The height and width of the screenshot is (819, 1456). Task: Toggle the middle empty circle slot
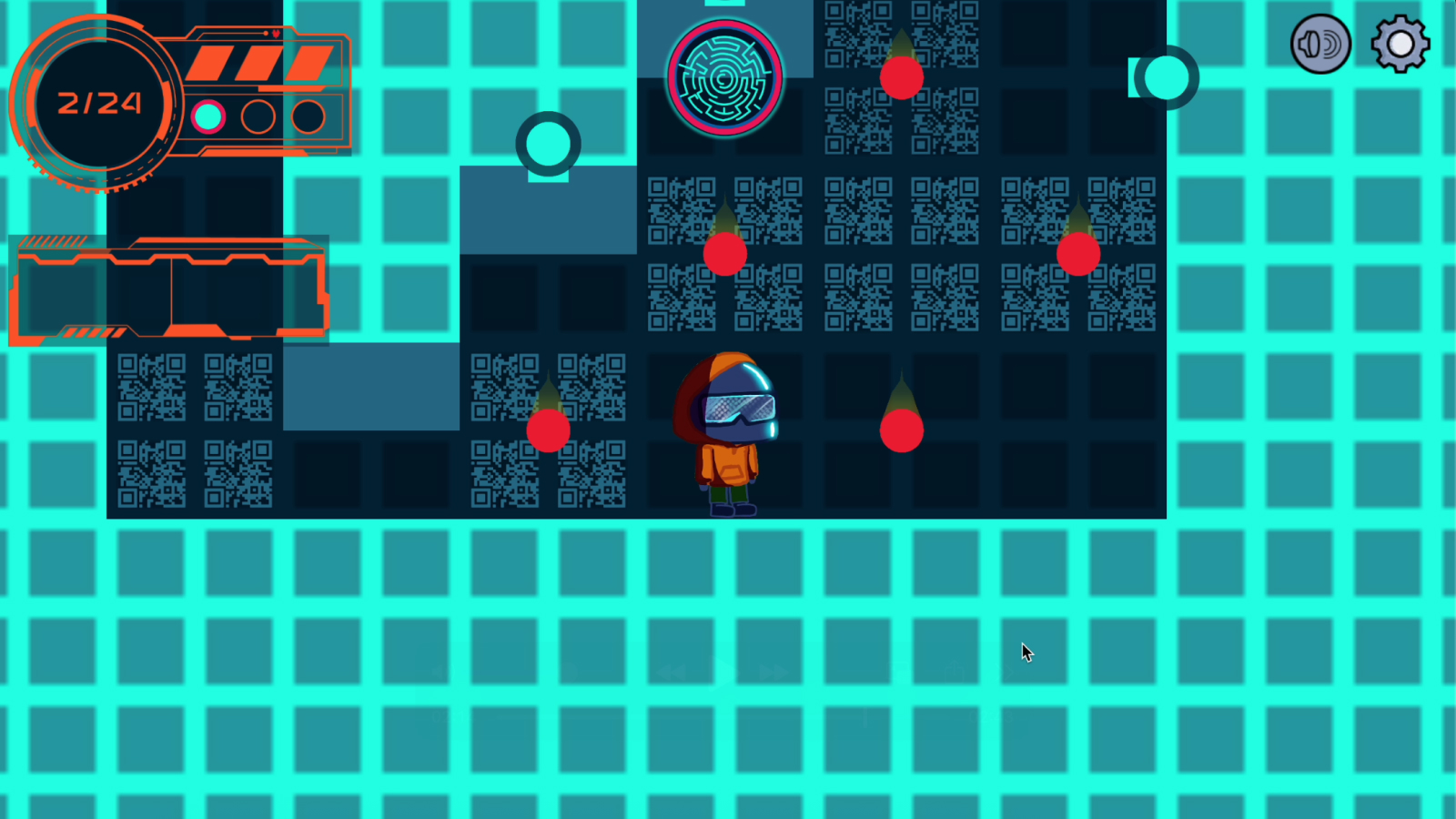(258, 116)
